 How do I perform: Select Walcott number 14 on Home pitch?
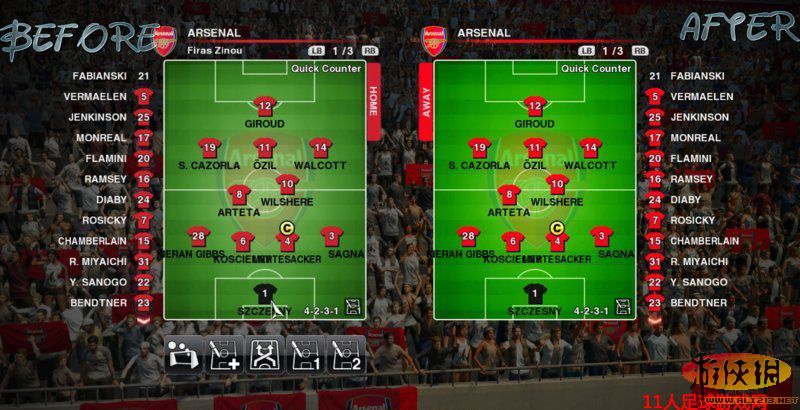pyautogui.click(x=319, y=148)
